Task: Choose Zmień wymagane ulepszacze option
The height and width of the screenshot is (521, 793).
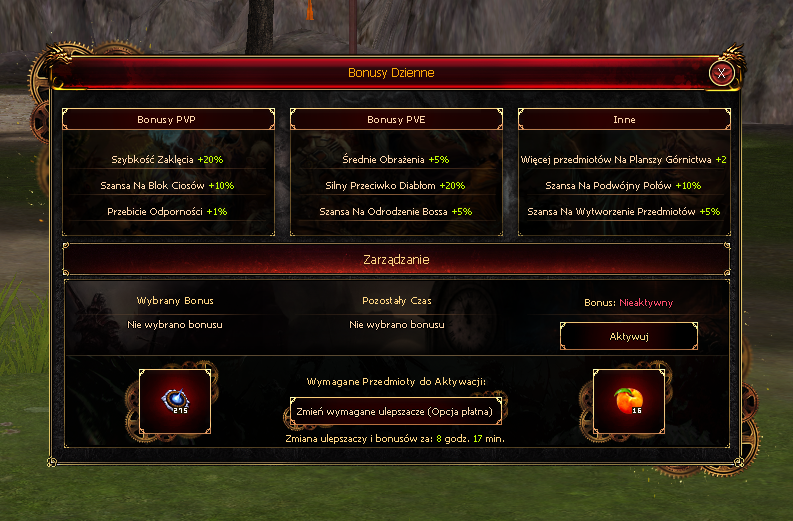Action: click(x=395, y=411)
